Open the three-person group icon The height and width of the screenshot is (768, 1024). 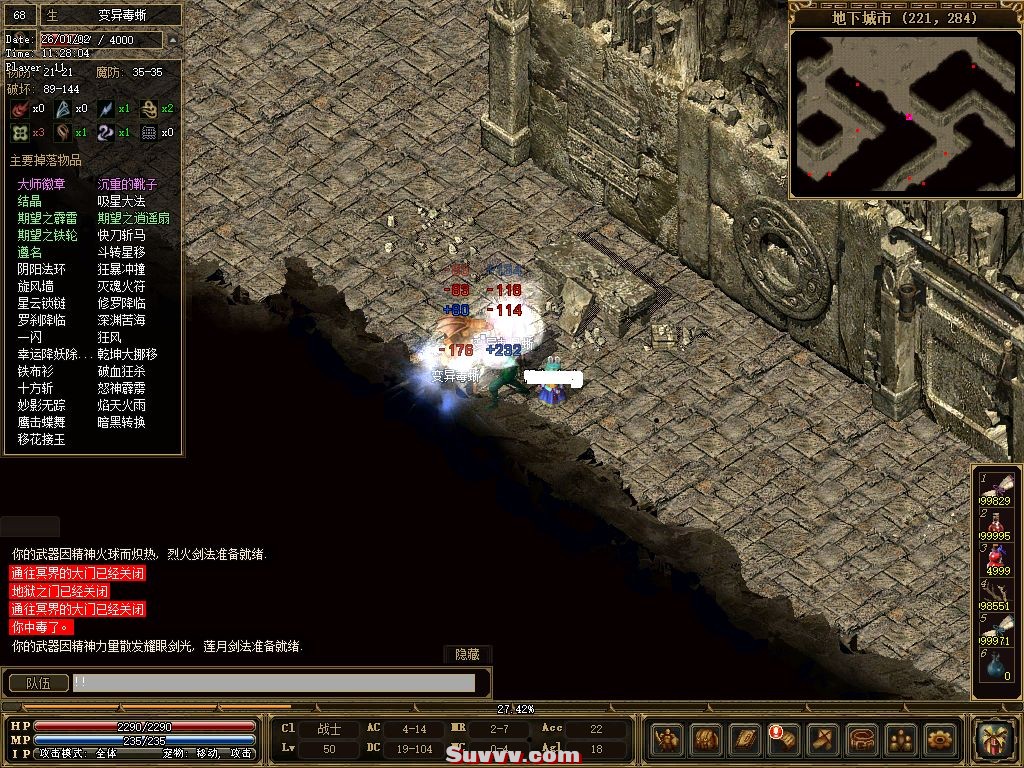pyautogui.click(x=901, y=740)
